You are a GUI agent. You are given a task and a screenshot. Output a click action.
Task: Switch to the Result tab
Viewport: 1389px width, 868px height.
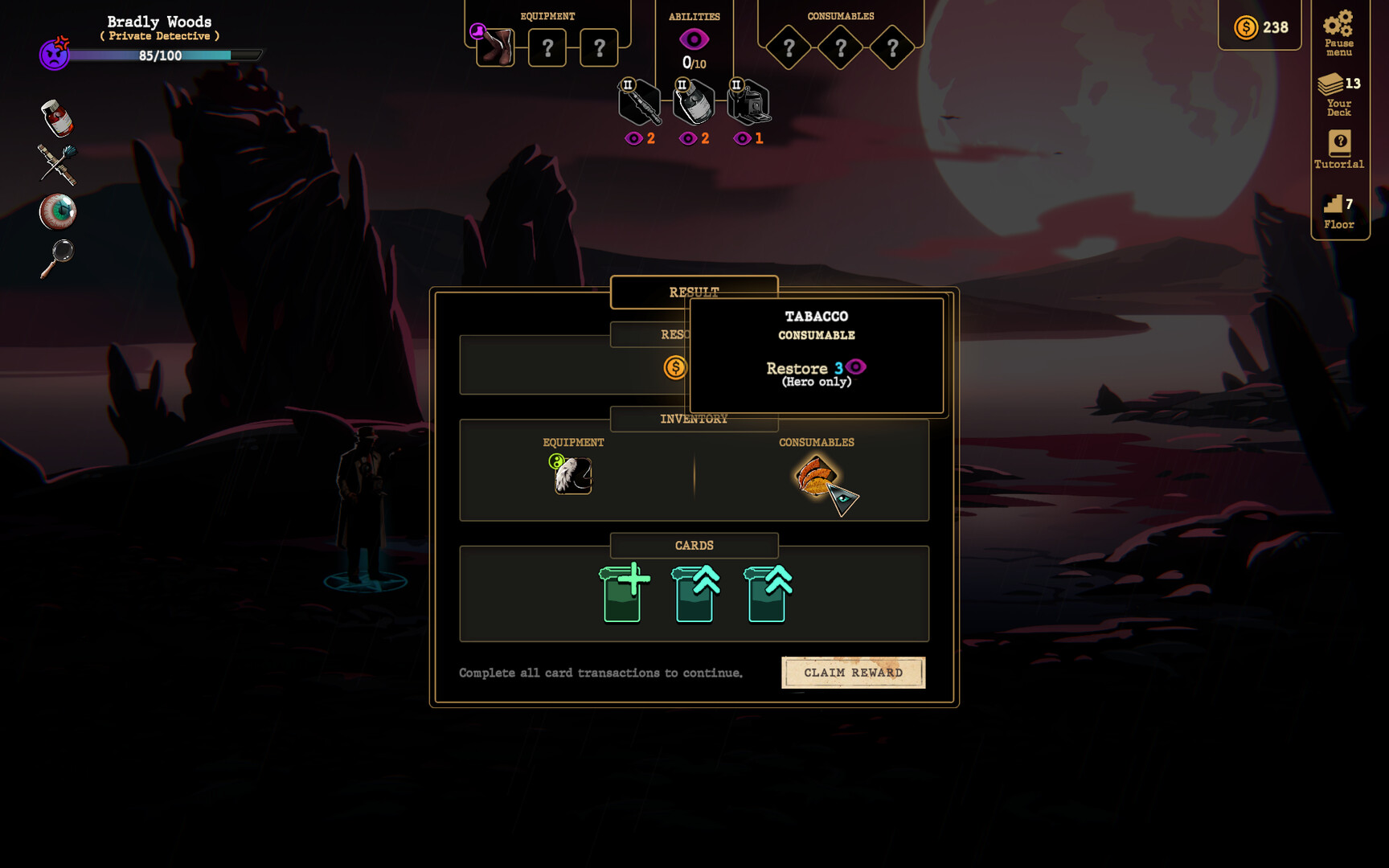pyautogui.click(x=694, y=292)
